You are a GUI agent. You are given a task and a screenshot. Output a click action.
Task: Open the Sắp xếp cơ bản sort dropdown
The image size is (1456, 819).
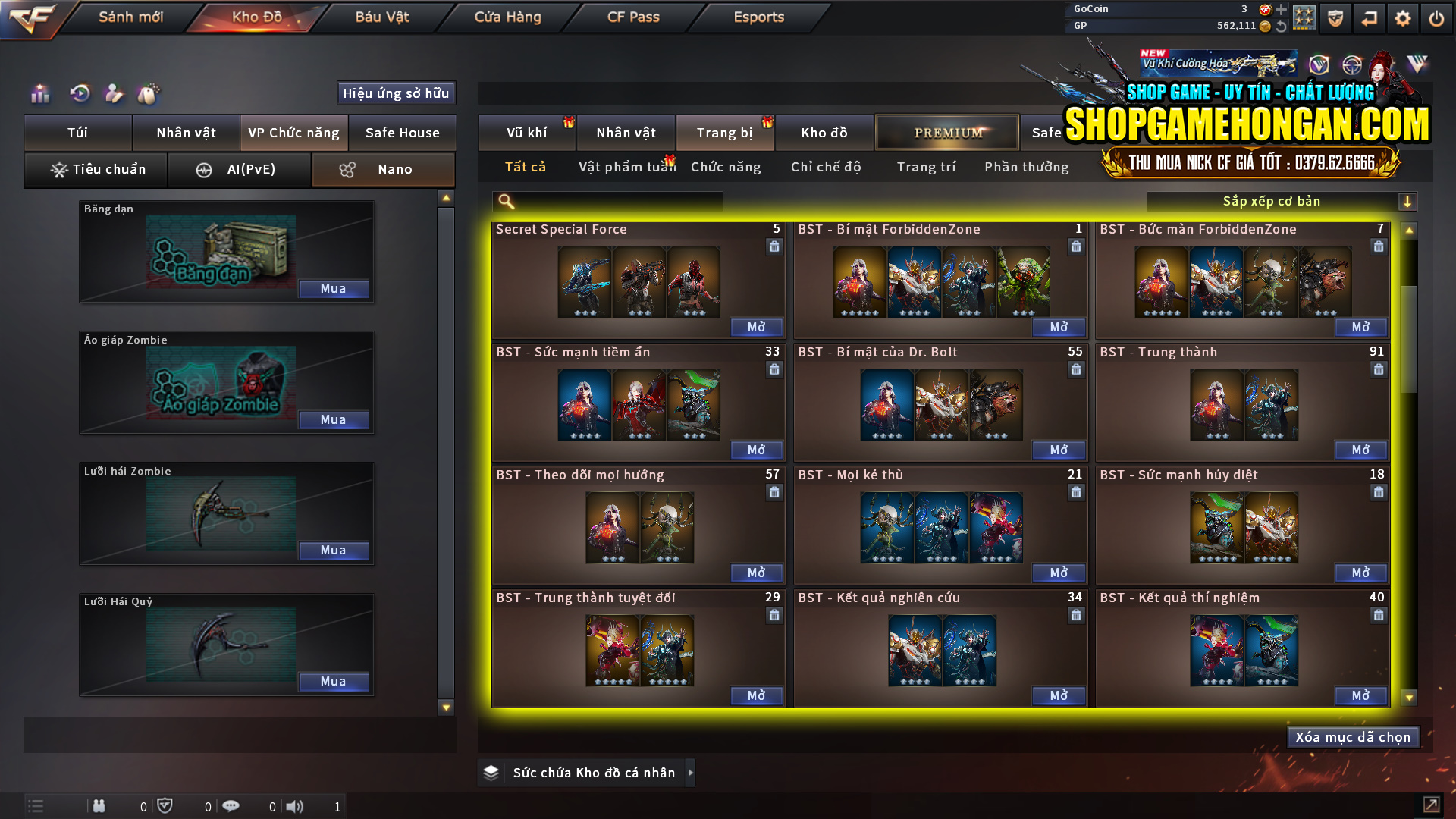pyautogui.click(x=1272, y=201)
